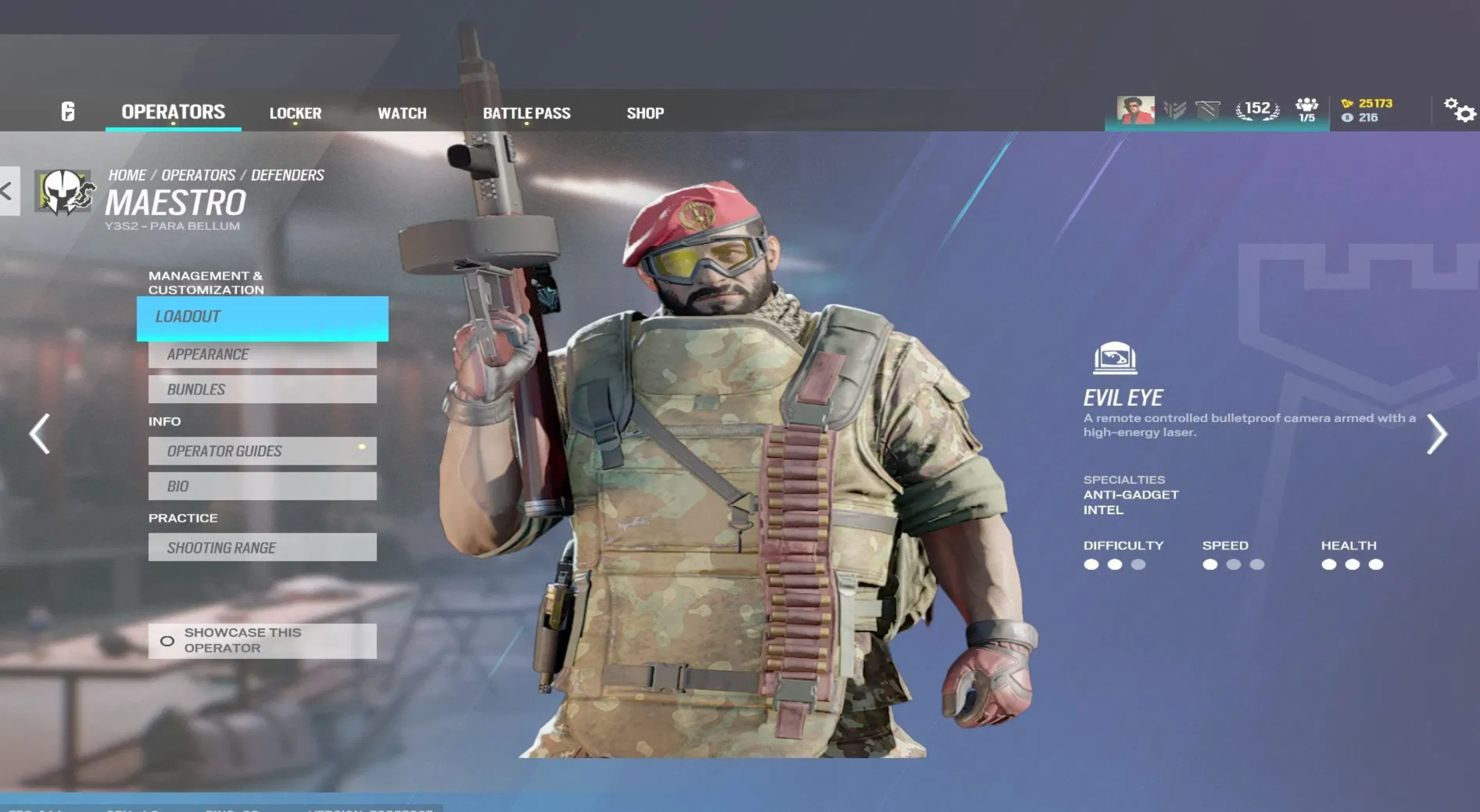Enable Showcase This Operator
The image size is (1480, 812).
(x=167, y=641)
